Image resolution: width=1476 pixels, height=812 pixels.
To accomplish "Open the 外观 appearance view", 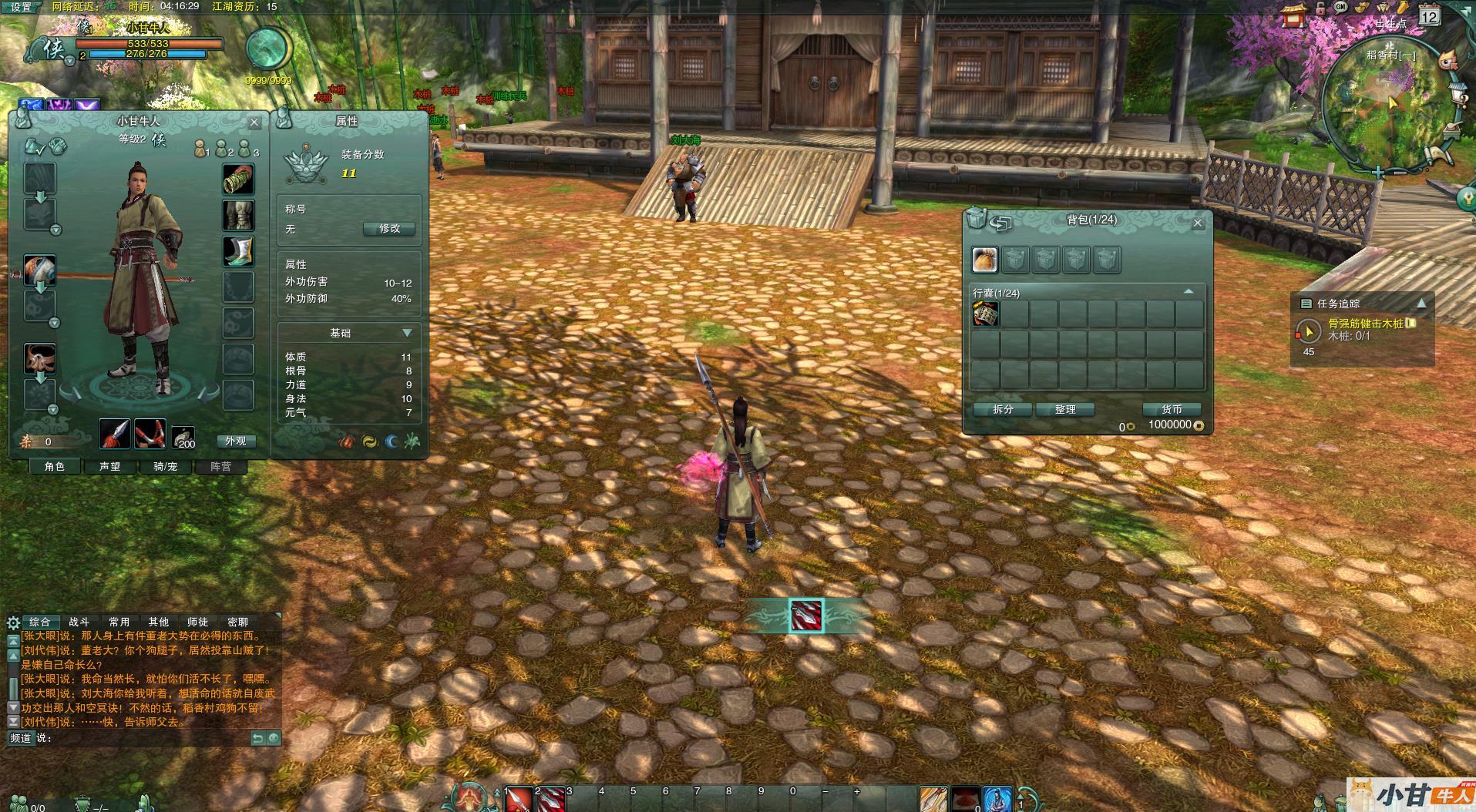I will pos(235,441).
